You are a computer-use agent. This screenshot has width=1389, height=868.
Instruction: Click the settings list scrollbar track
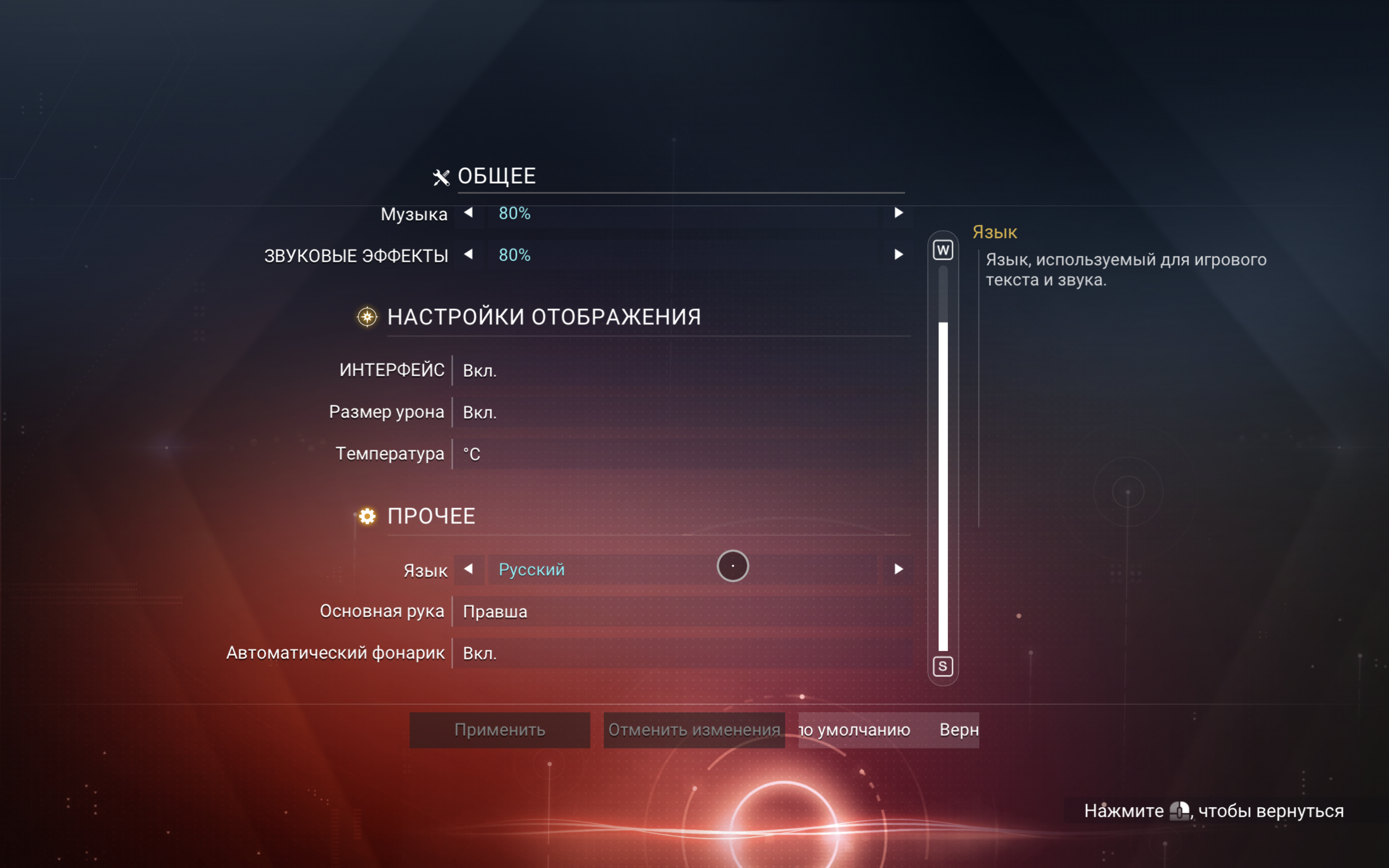click(943, 459)
